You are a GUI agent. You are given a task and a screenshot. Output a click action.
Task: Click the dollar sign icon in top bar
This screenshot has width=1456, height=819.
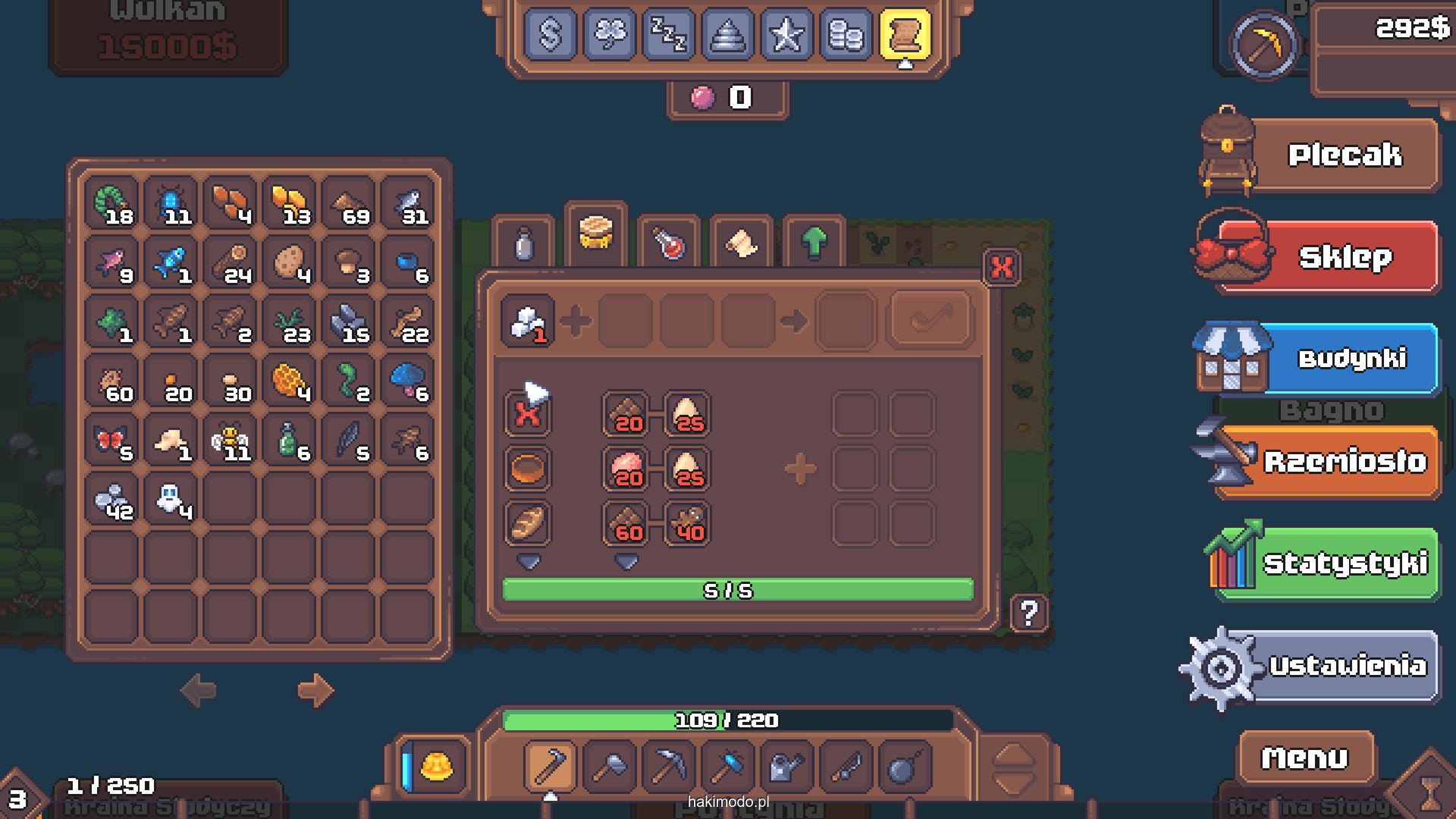[x=550, y=34]
